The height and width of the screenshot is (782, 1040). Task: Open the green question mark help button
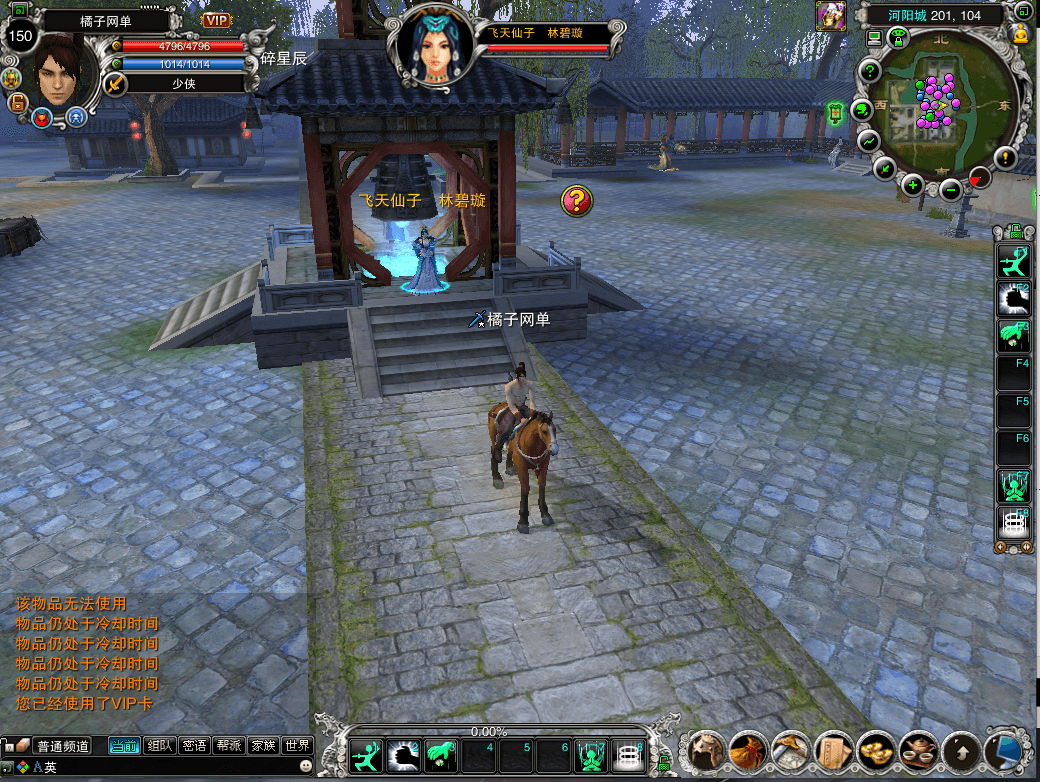click(870, 71)
